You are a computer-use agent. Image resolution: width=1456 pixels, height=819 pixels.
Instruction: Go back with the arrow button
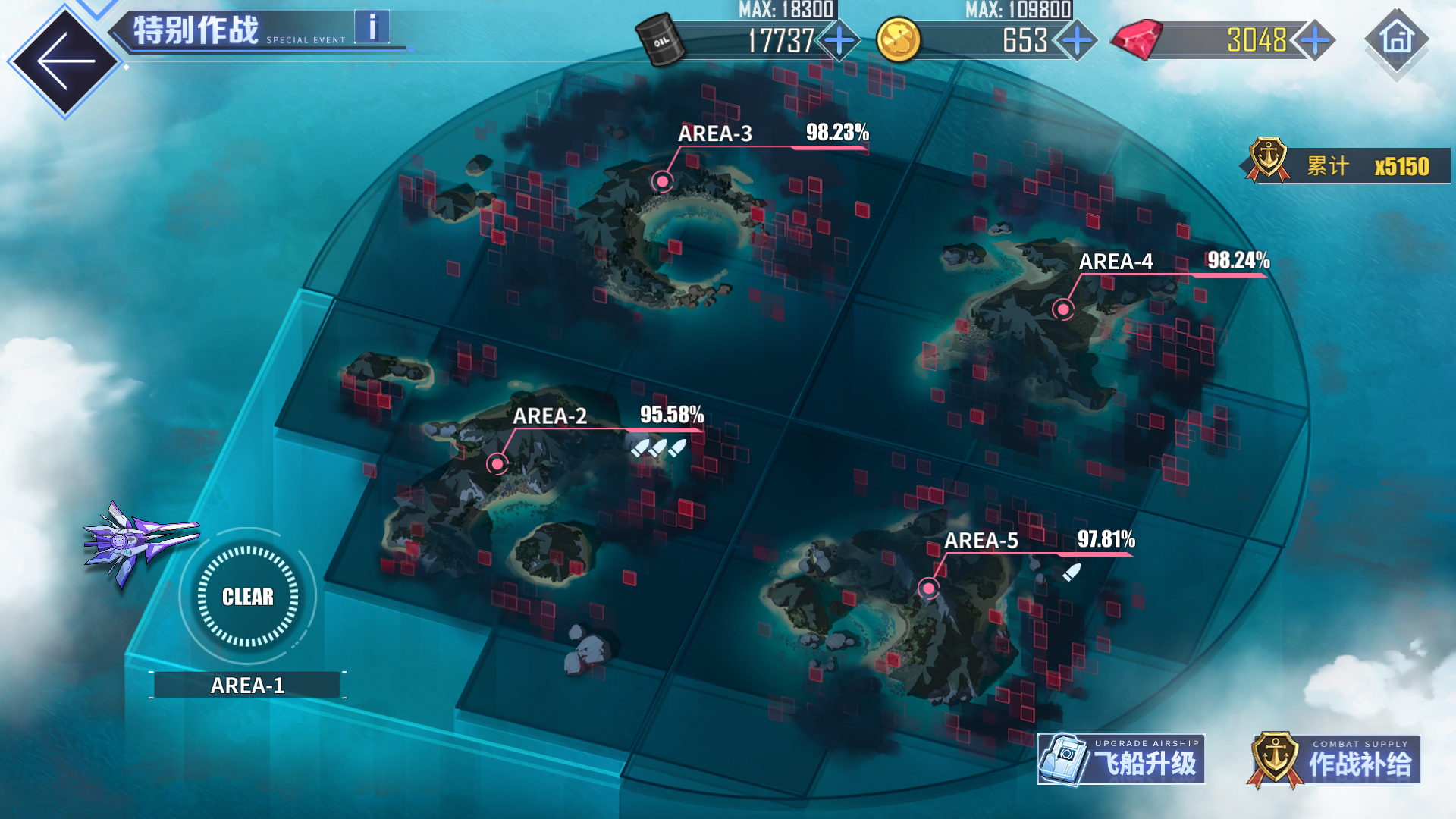[65, 61]
